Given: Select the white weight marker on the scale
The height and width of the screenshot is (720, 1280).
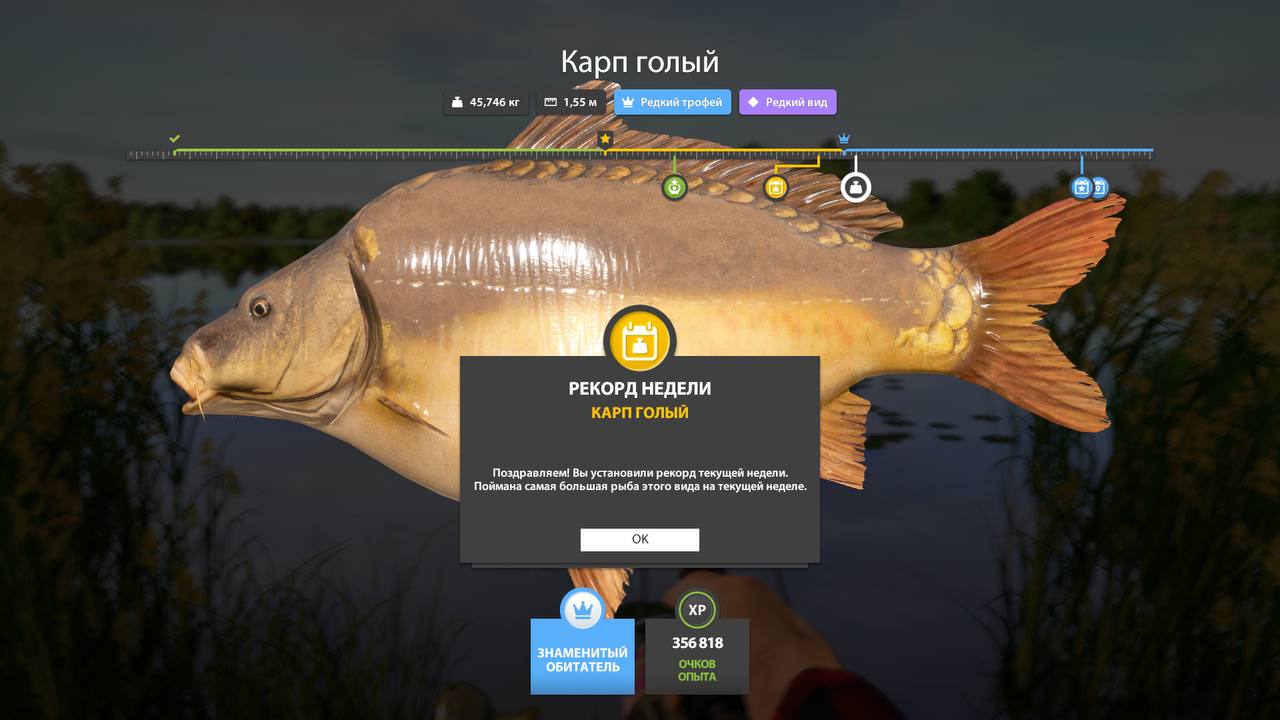Looking at the screenshot, I should pyautogui.click(x=856, y=187).
